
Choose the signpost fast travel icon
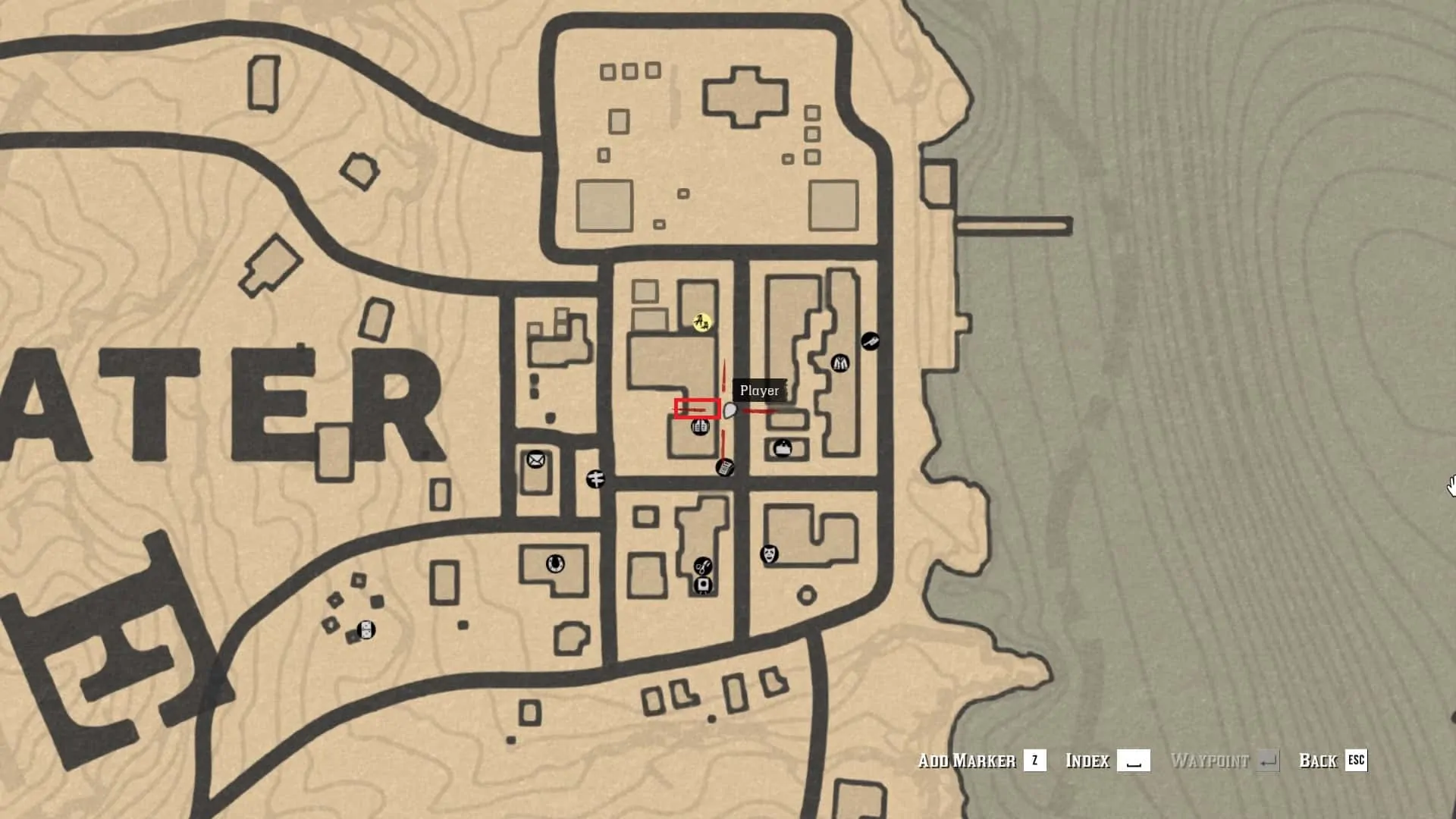click(x=596, y=479)
